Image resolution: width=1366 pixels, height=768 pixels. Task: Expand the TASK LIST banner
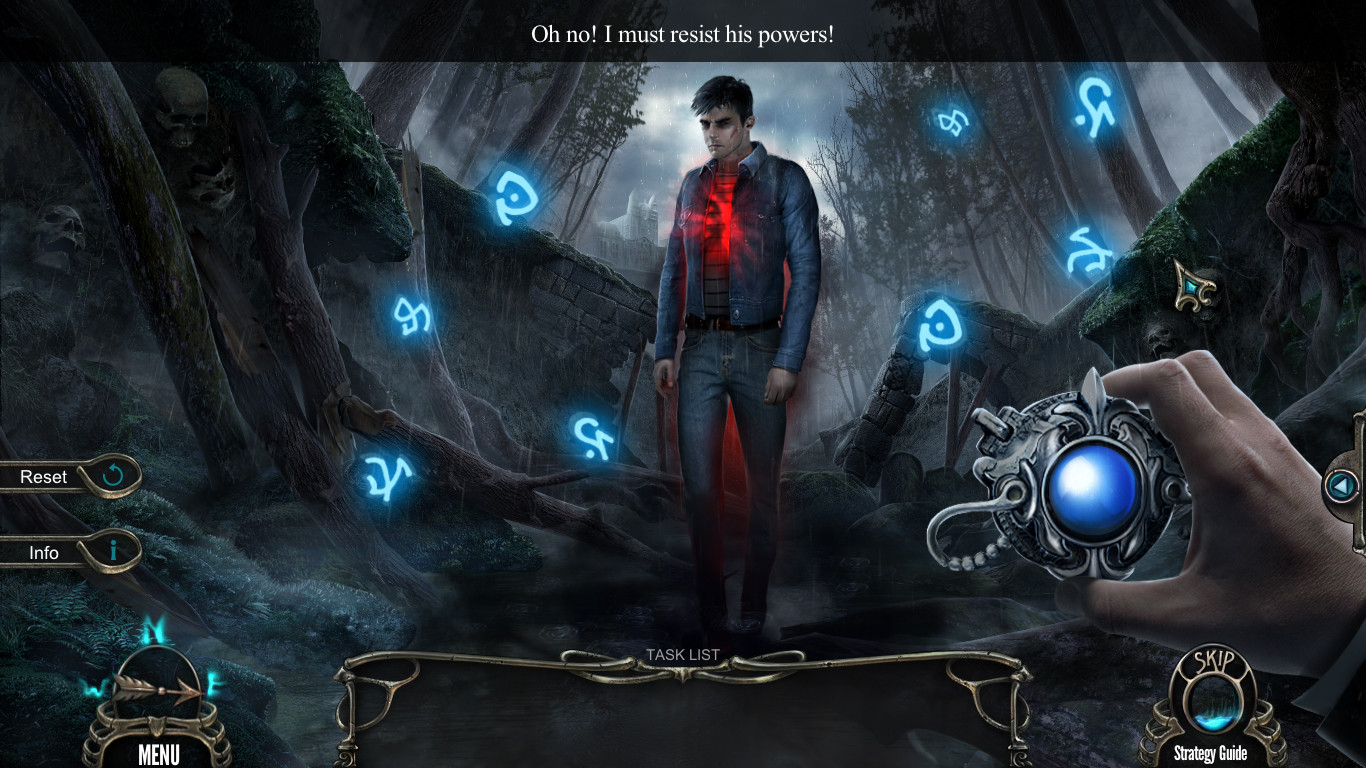point(685,655)
